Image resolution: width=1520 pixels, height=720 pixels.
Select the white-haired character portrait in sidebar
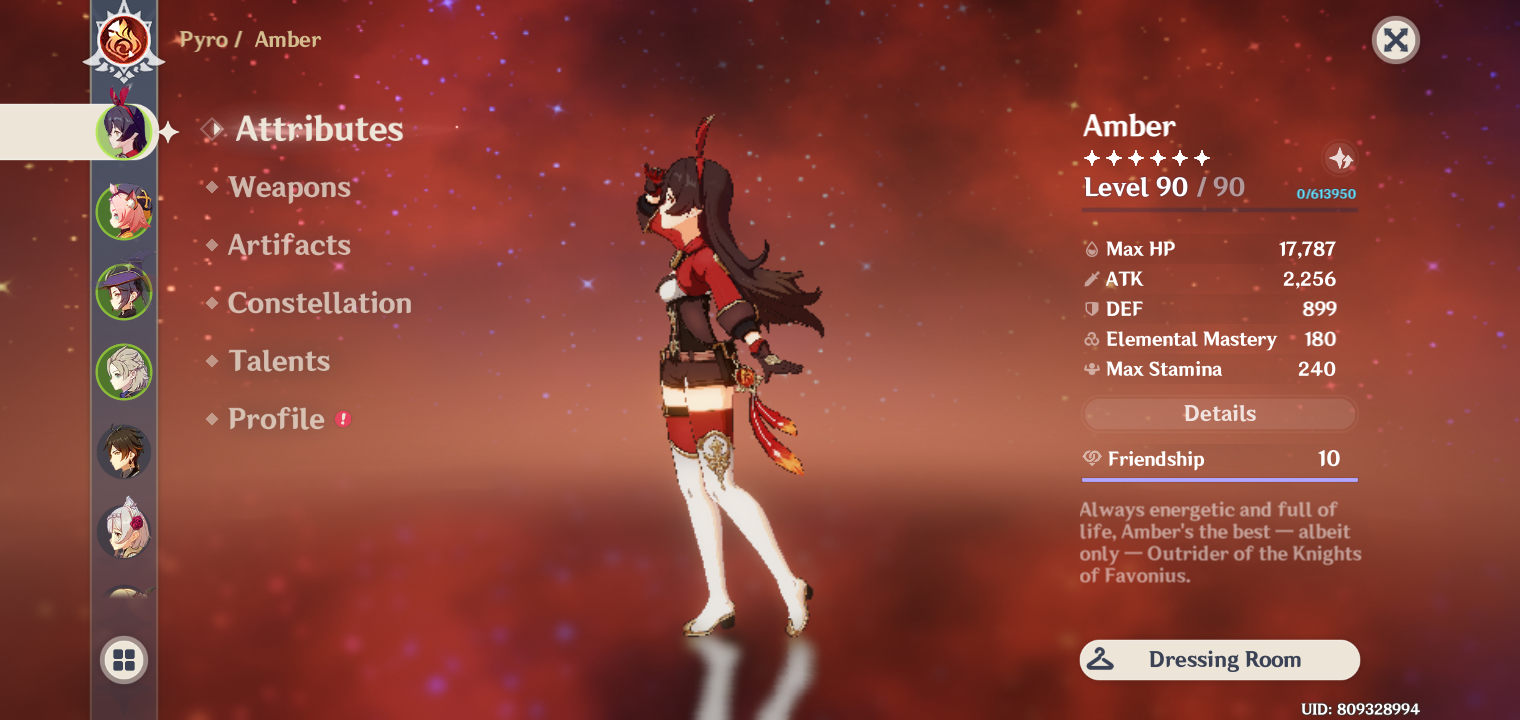[x=123, y=371]
